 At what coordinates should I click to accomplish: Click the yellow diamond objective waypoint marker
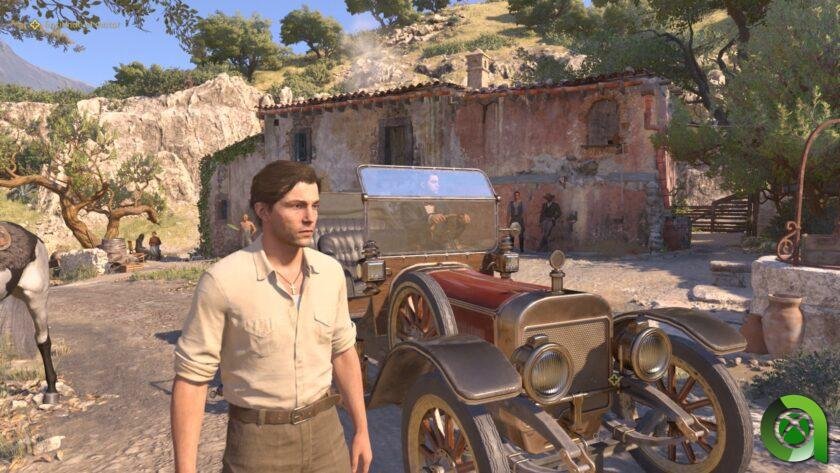click(612, 380)
